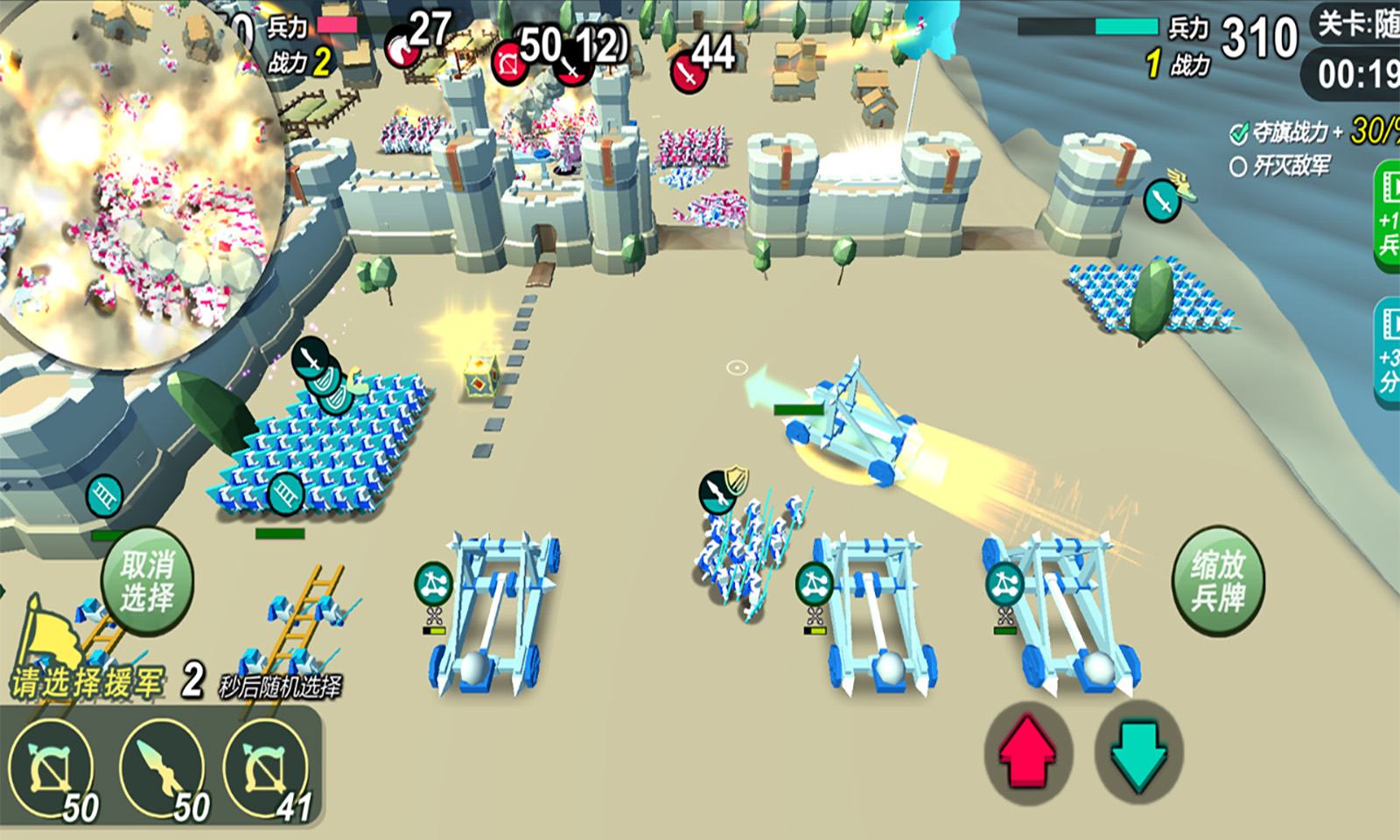This screenshot has height=840, width=1400.
Task: Select the enemy unit badge showing 27
Action: (x=402, y=48)
